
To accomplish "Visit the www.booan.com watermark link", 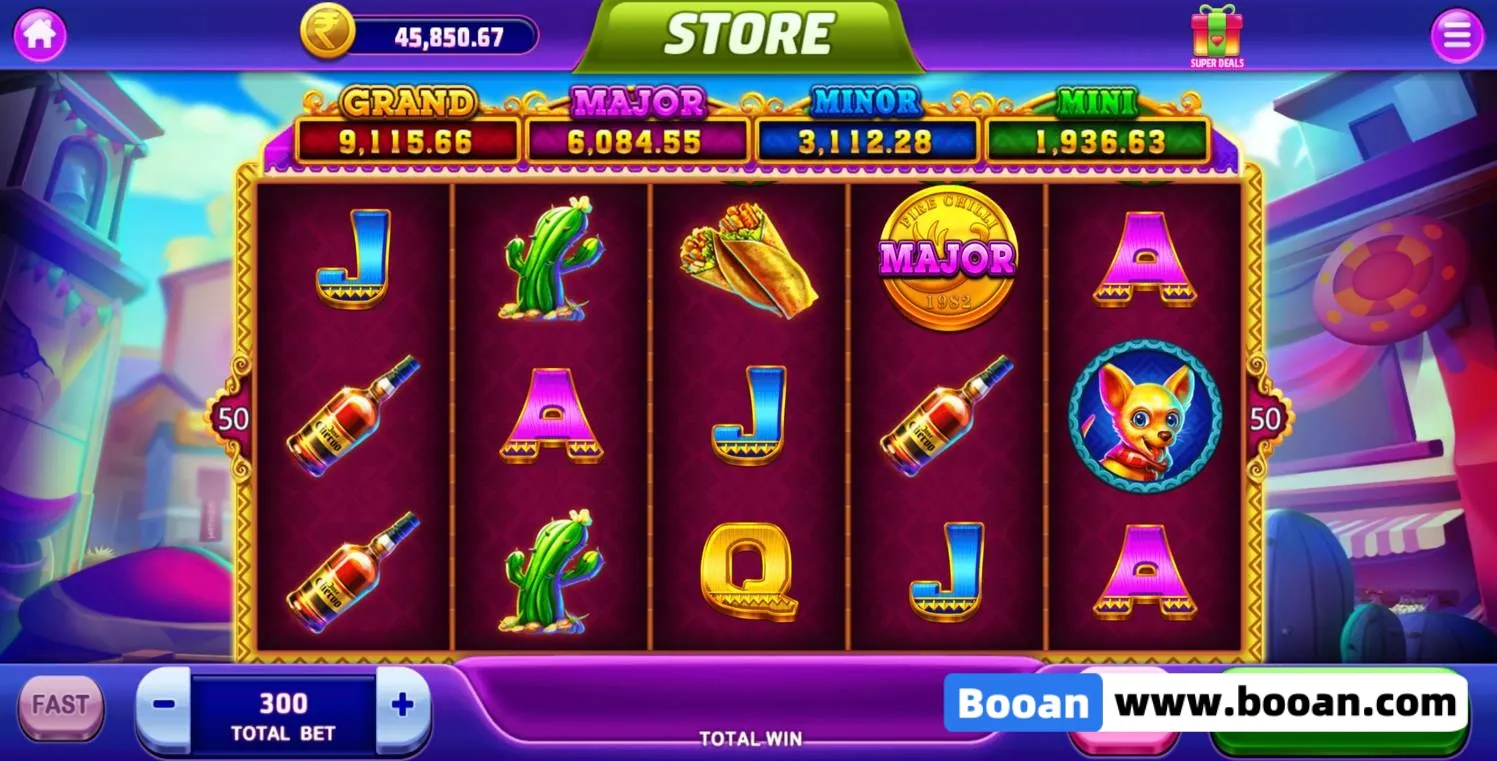I will click(1285, 703).
